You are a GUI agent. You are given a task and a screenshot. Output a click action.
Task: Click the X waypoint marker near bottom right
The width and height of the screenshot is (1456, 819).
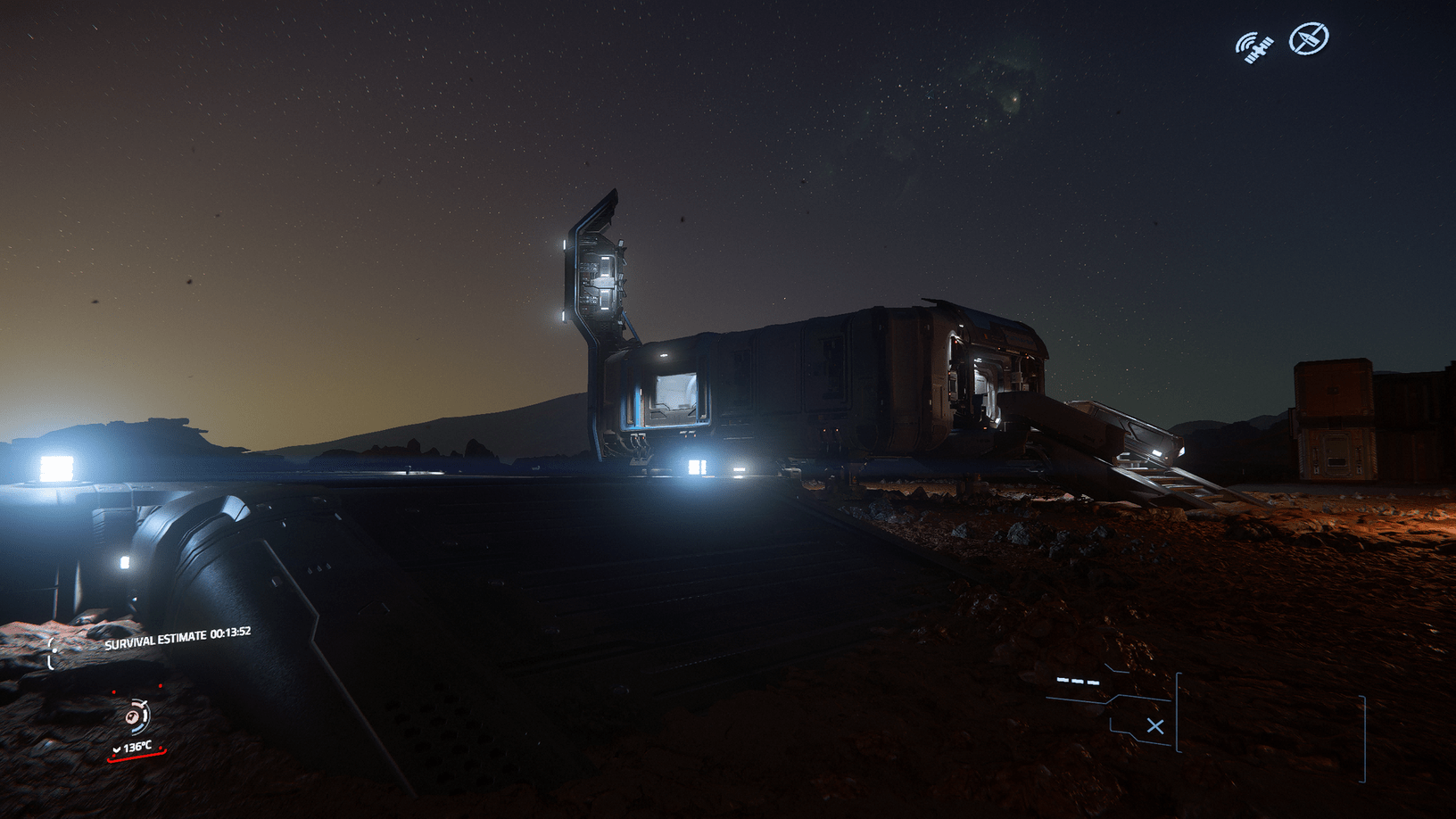[x=1156, y=726]
